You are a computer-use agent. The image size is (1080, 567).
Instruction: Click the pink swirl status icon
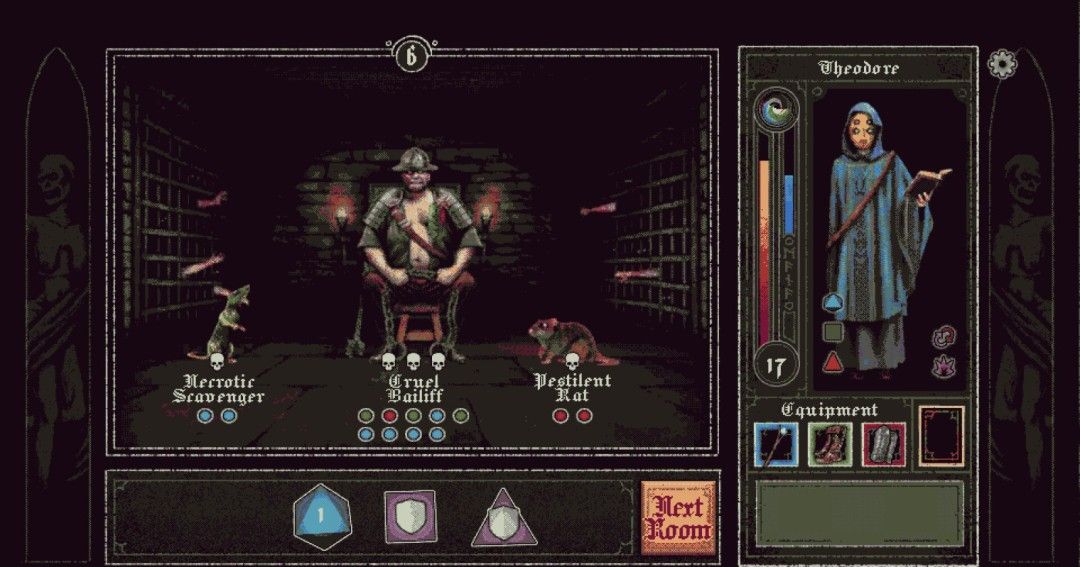[x=942, y=337]
